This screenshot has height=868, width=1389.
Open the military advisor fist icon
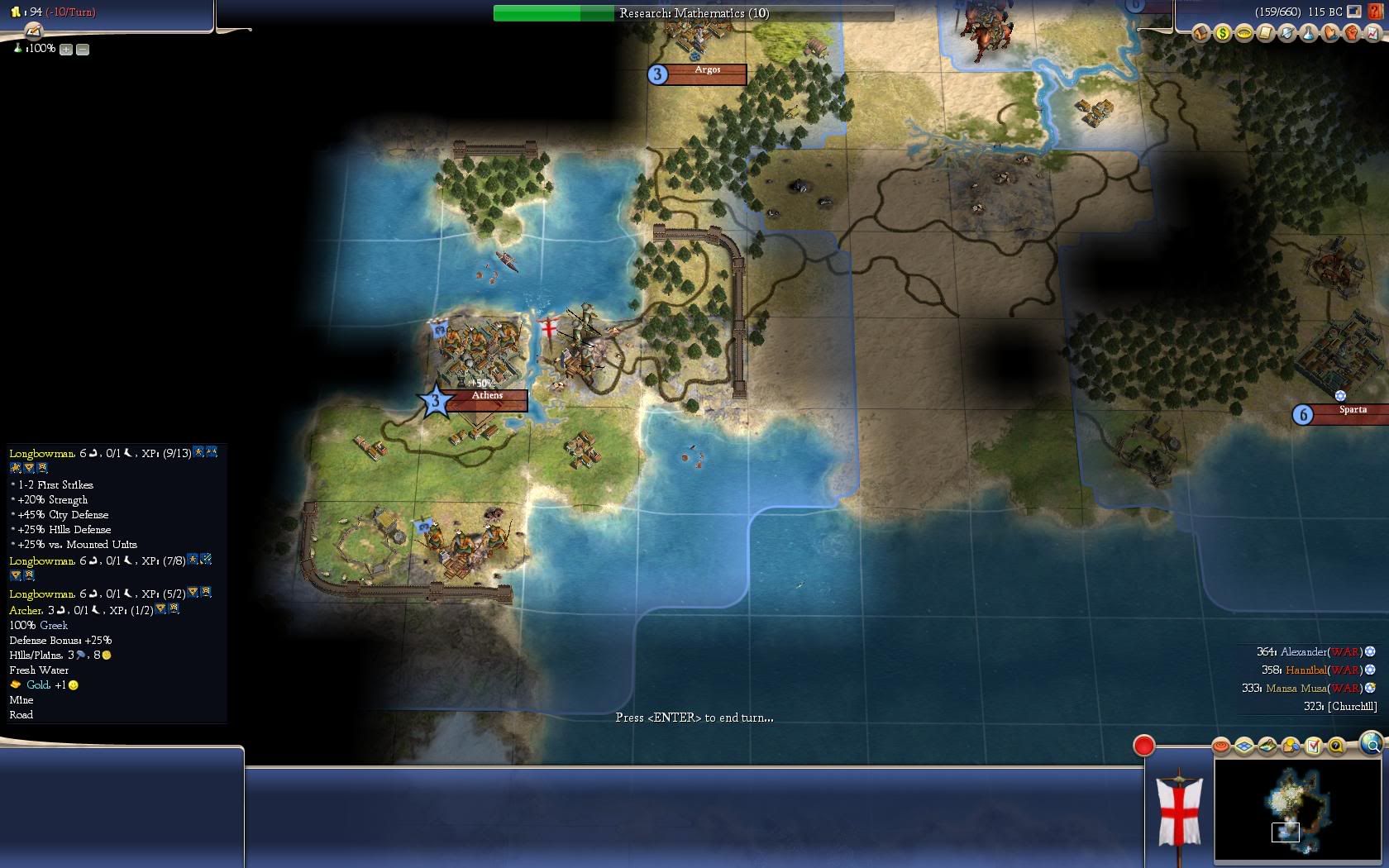[x=1351, y=33]
